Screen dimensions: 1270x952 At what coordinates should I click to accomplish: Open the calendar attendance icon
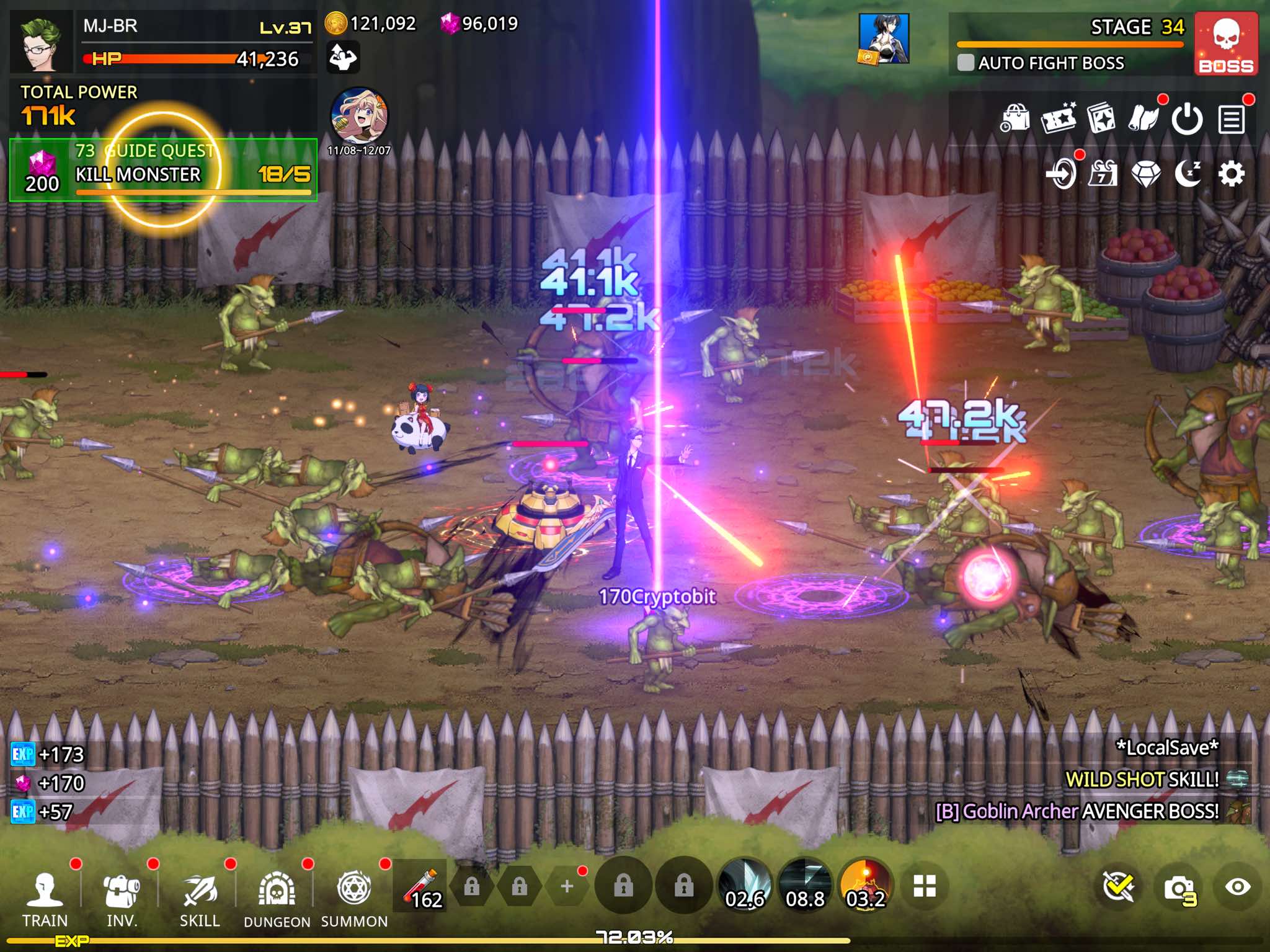tap(1103, 174)
